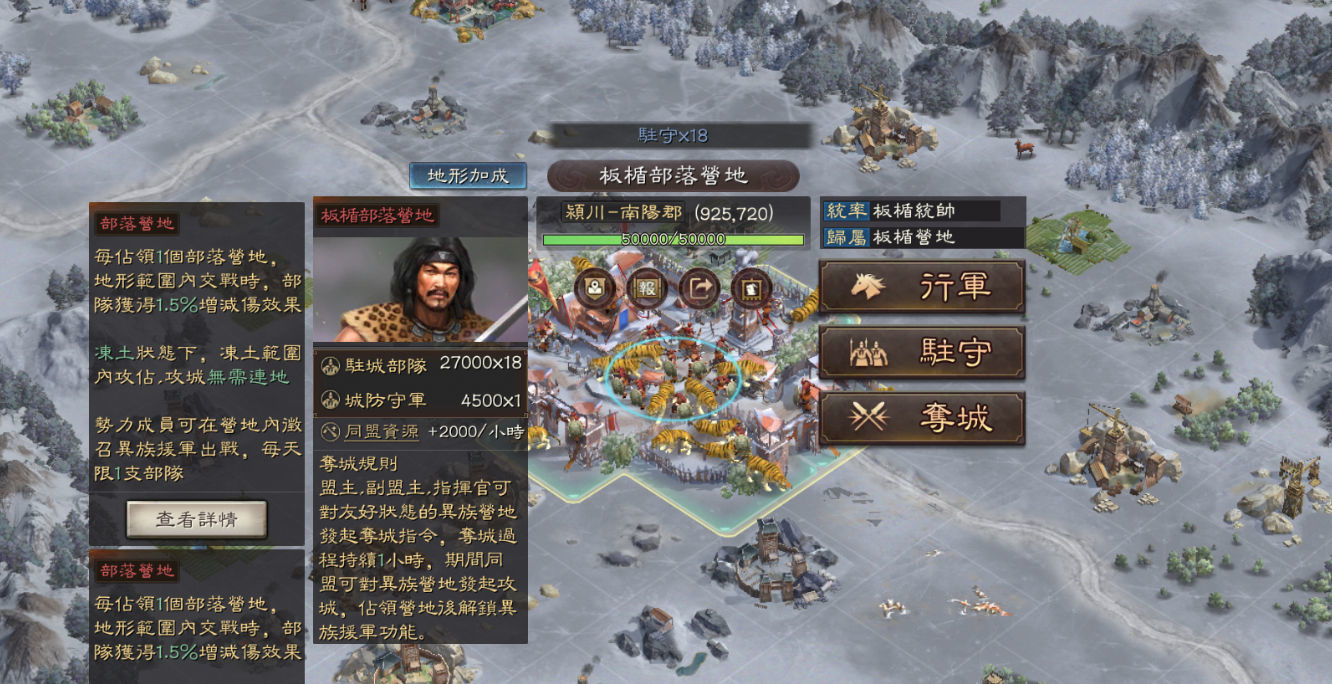
Task: Show the 地形加成 terrain bonus
Action: coord(468,175)
